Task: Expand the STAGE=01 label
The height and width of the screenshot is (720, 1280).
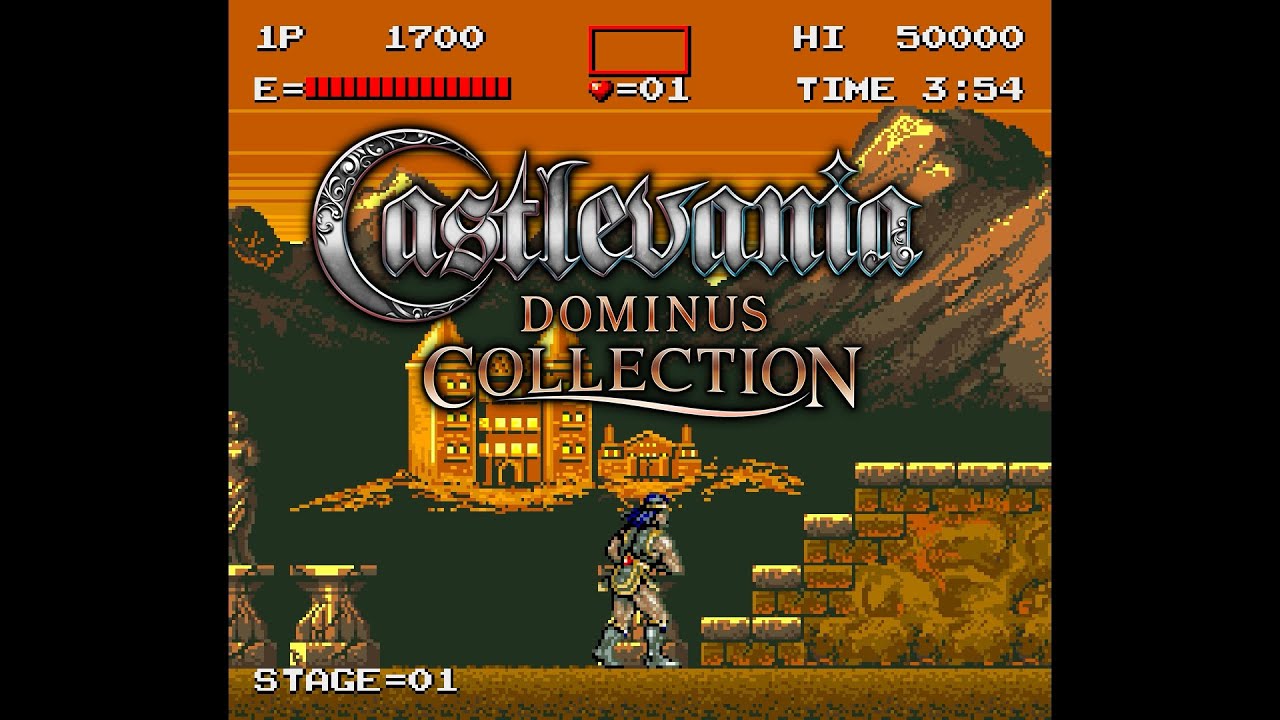Action: point(355,682)
